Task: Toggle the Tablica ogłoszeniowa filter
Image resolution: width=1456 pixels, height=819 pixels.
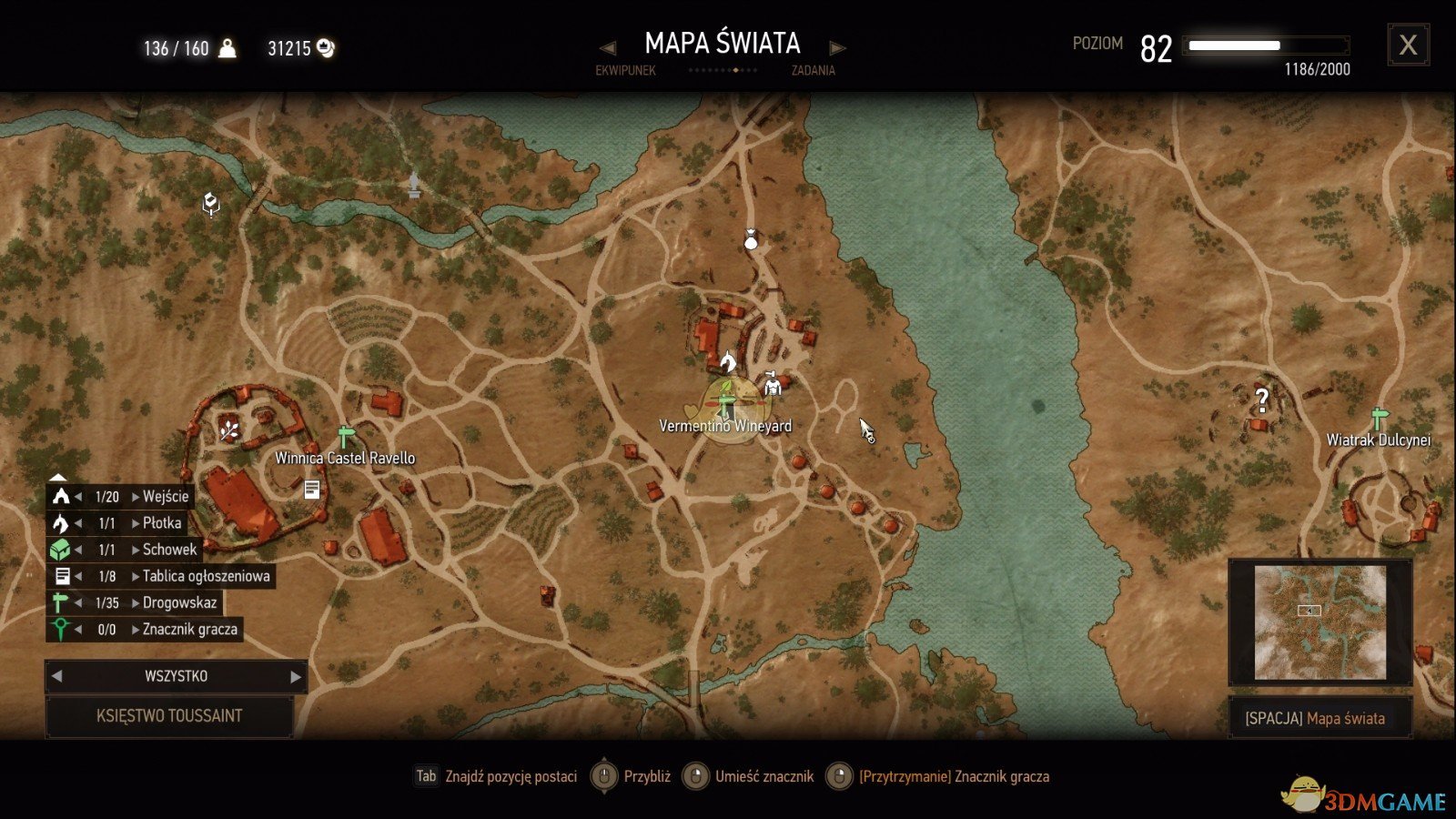Action: pyautogui.click(x=63, y=576)
